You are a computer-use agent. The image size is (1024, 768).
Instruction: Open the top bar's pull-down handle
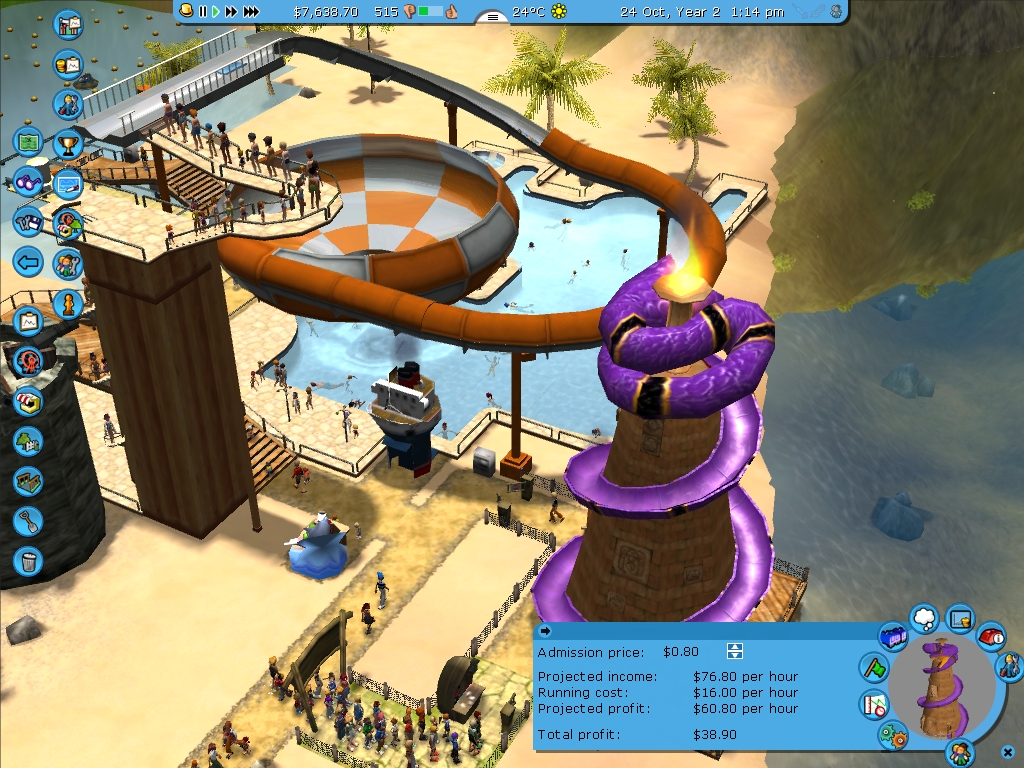[x=491, y=16]
